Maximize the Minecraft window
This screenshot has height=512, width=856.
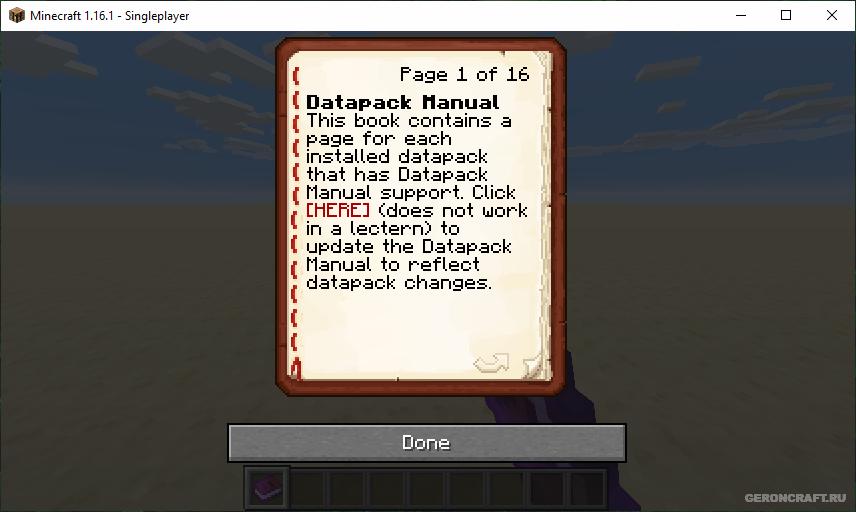(786, 15)
